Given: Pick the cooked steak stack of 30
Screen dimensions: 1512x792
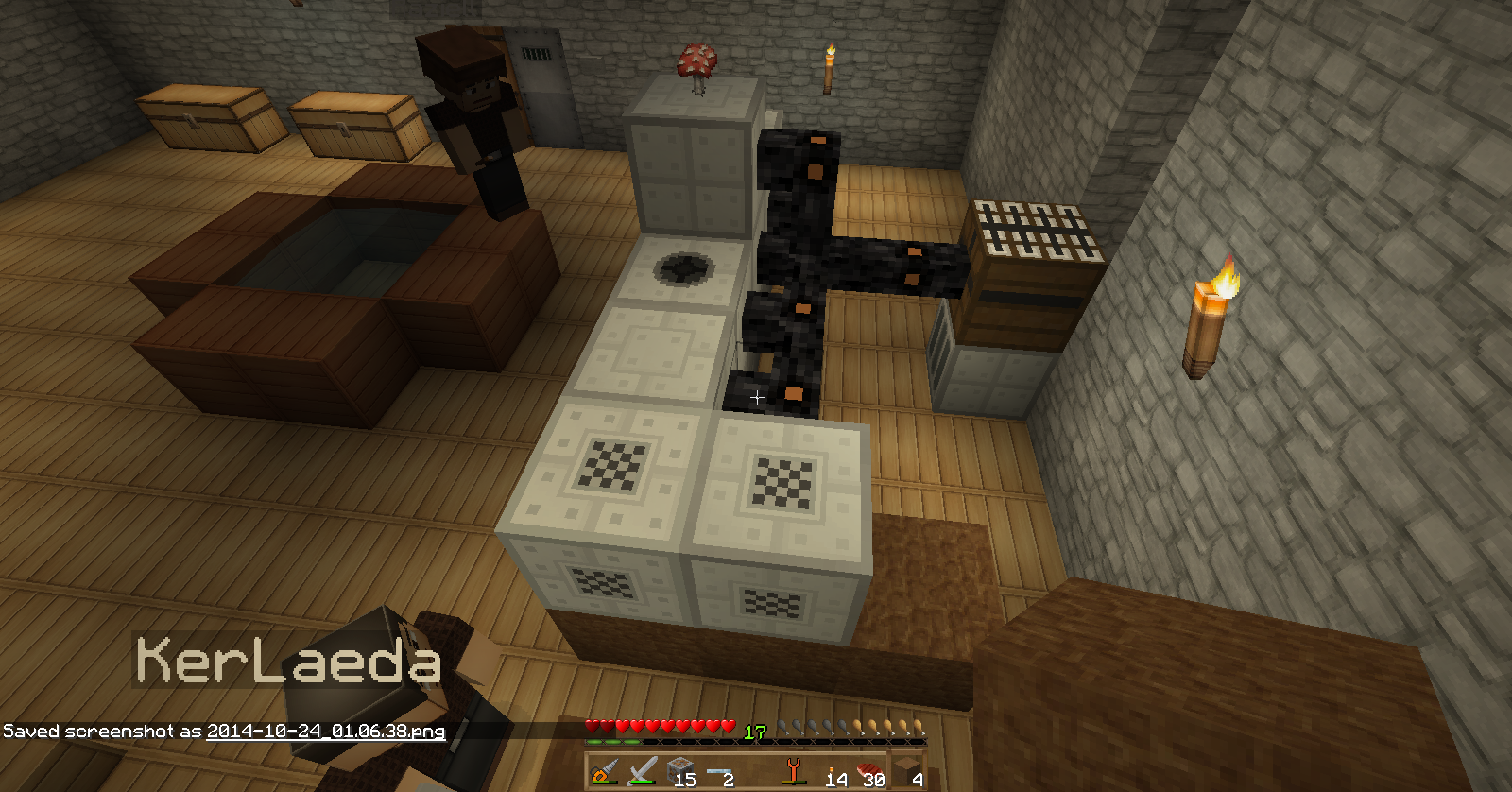Looking at the screenshot, I should (870, 772).
